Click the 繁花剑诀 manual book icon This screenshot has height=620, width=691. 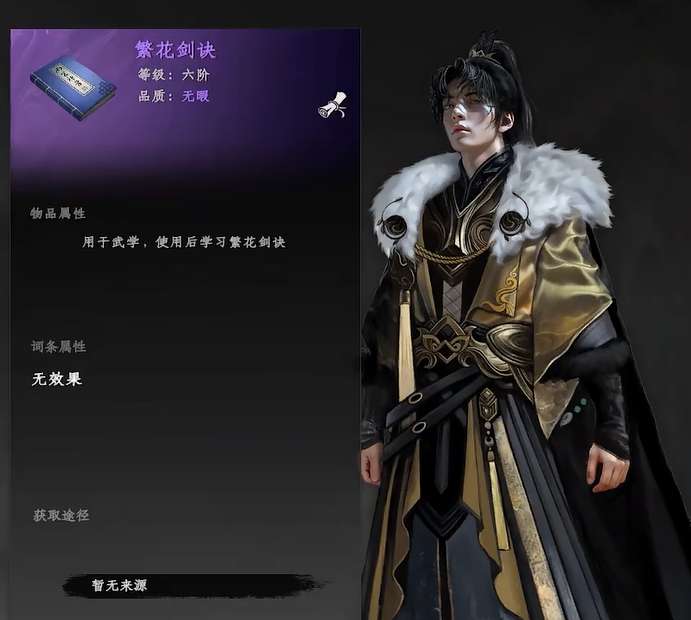point(72,85)
